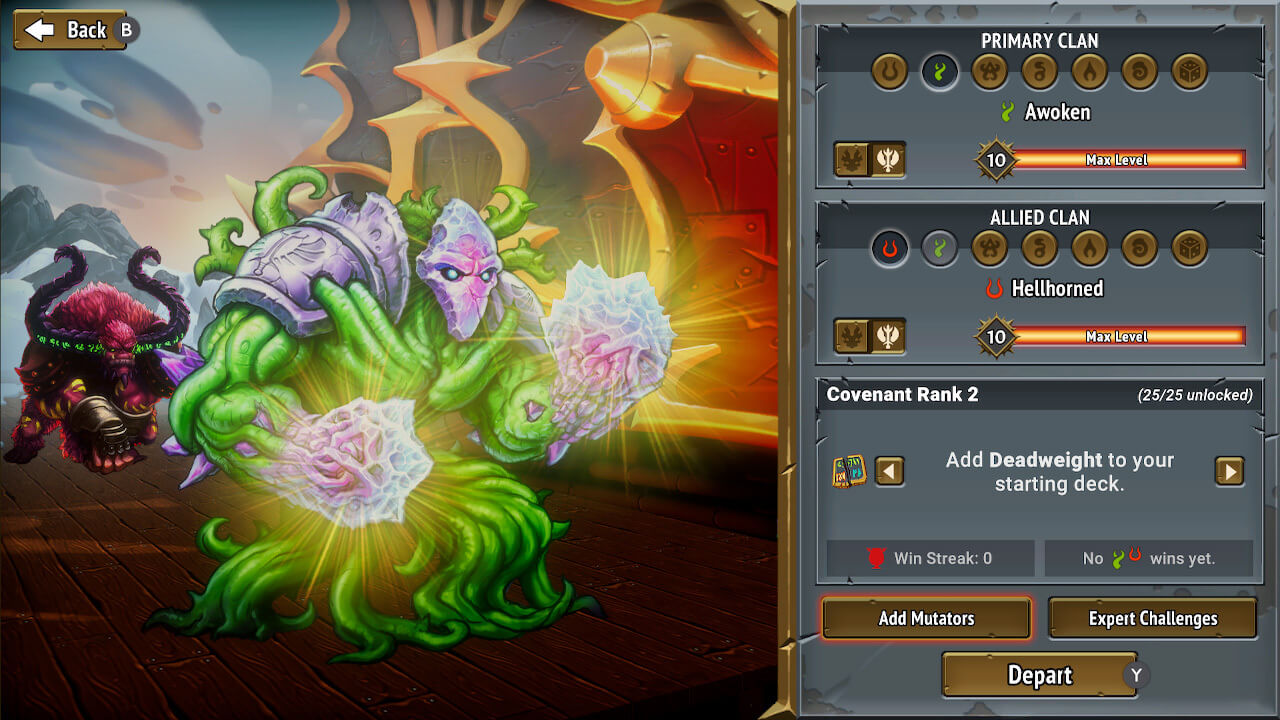Image resolution: width=1280 pixels, height=720 pixels.
Task: Select Hellhorned as the primary clan
Action: pyautogui.click(x=889, y=71)
